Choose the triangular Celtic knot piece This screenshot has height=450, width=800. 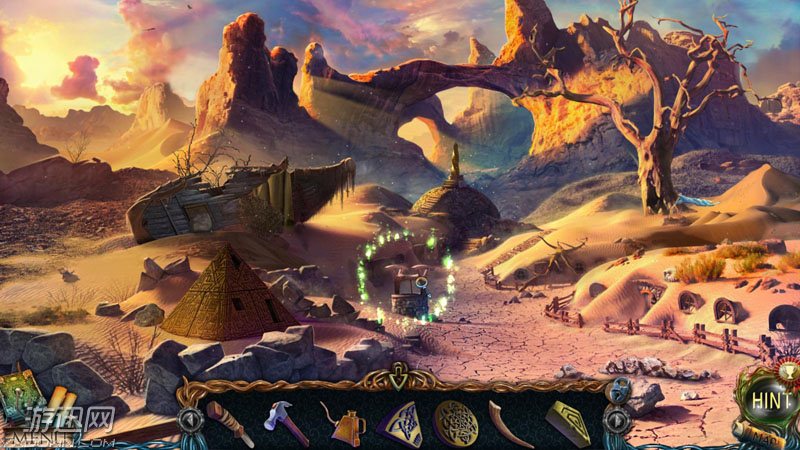[397, 422]
